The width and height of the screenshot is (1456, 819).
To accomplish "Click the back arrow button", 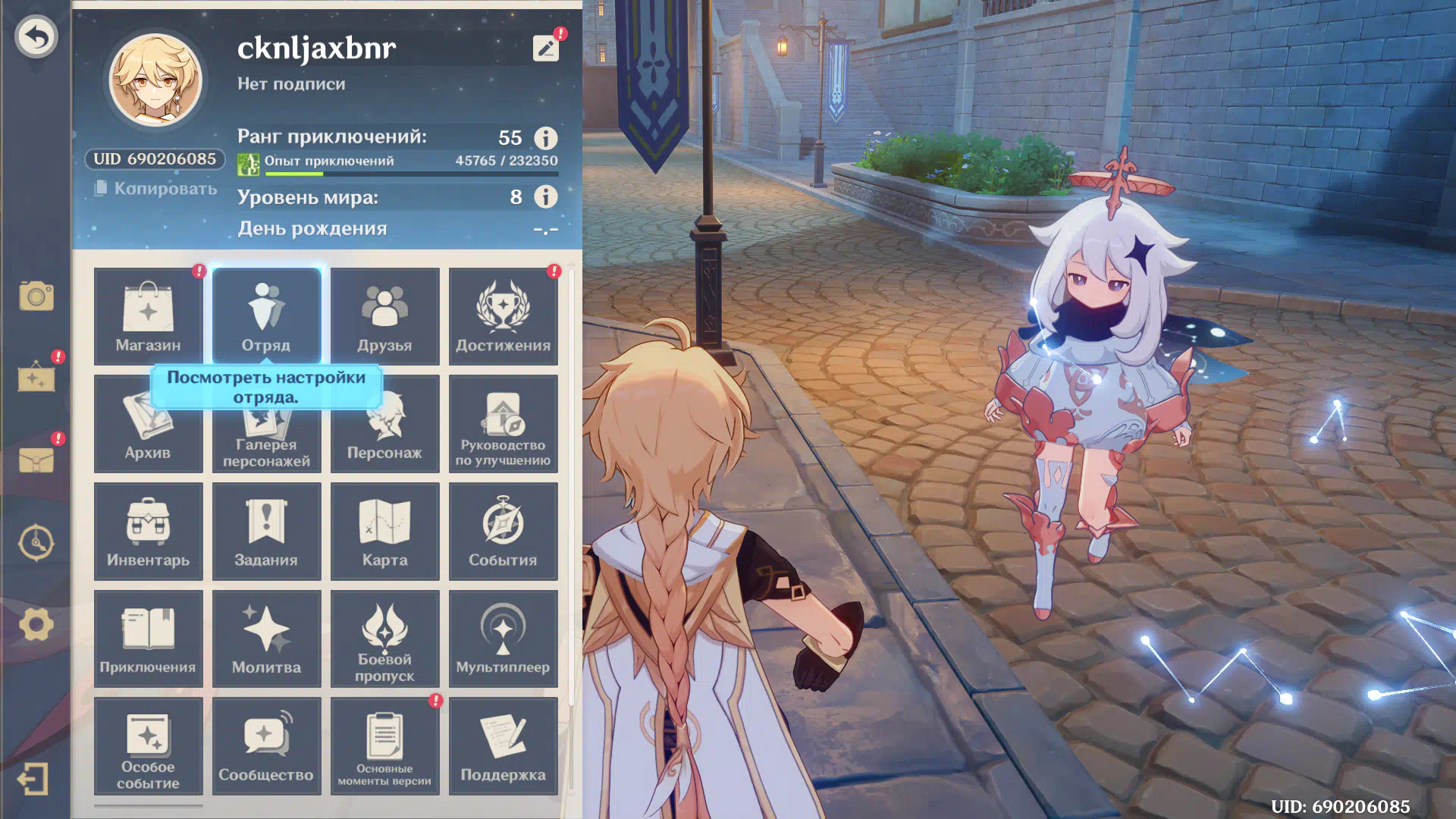I will point(36,36).
